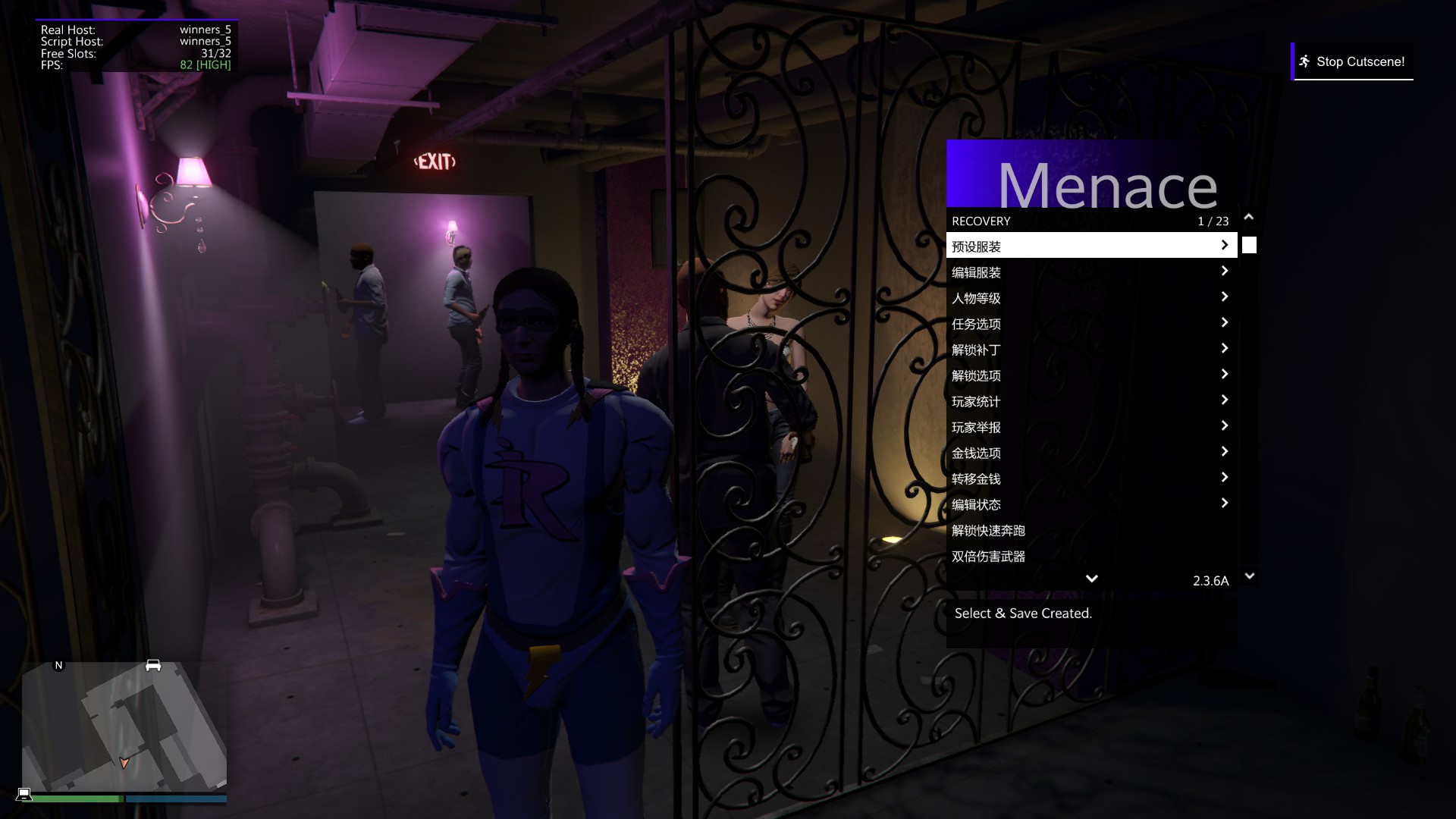The image size is (1456, 819).
Task: Open 玩家统计 submenu
Action: pyautogui.click(x=1090, y=400)
